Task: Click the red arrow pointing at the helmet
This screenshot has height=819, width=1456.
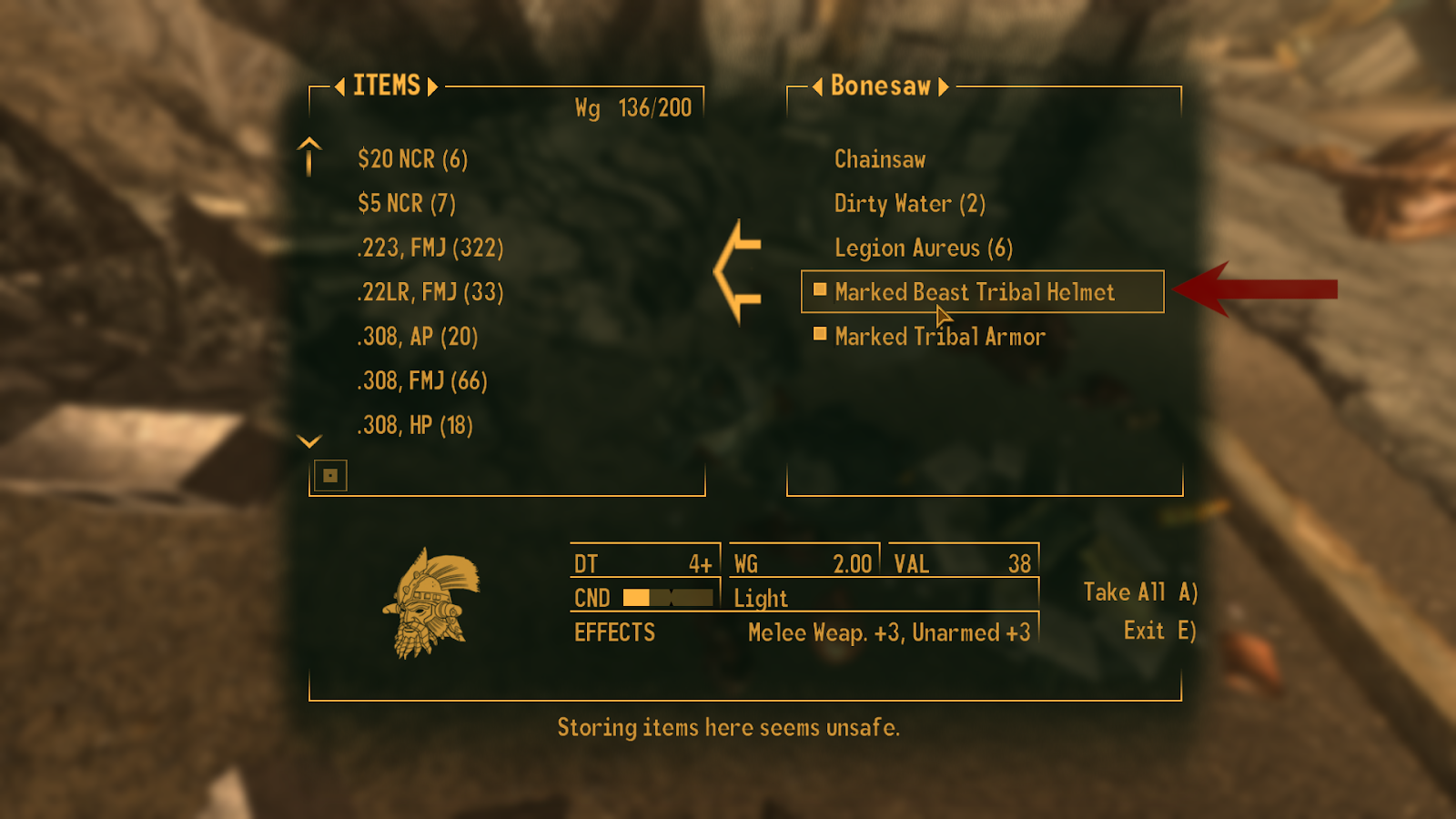Action: pyautogui.click(x=1256, y=287)
